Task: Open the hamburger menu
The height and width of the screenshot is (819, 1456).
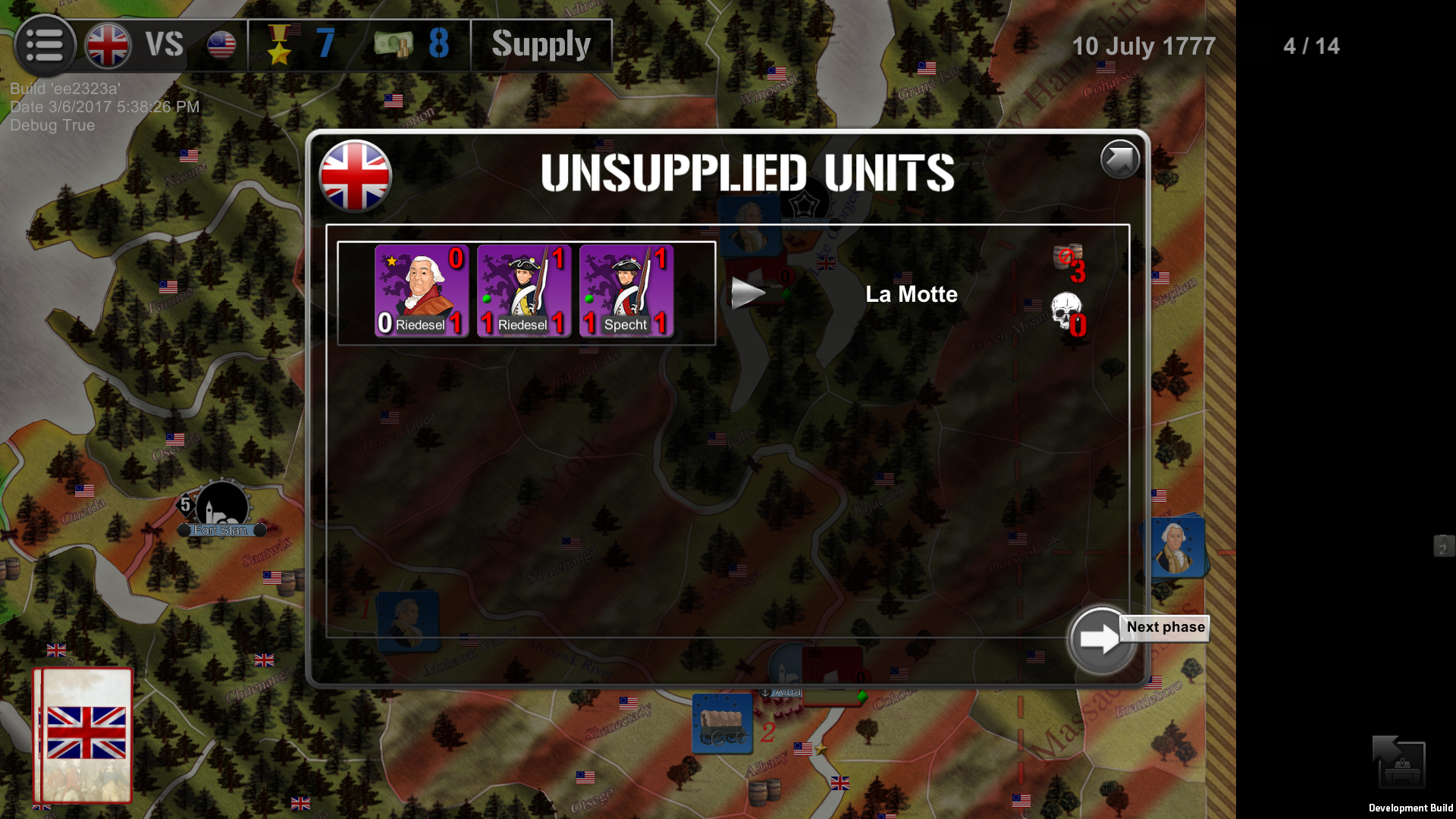Action: click(45, 45)
